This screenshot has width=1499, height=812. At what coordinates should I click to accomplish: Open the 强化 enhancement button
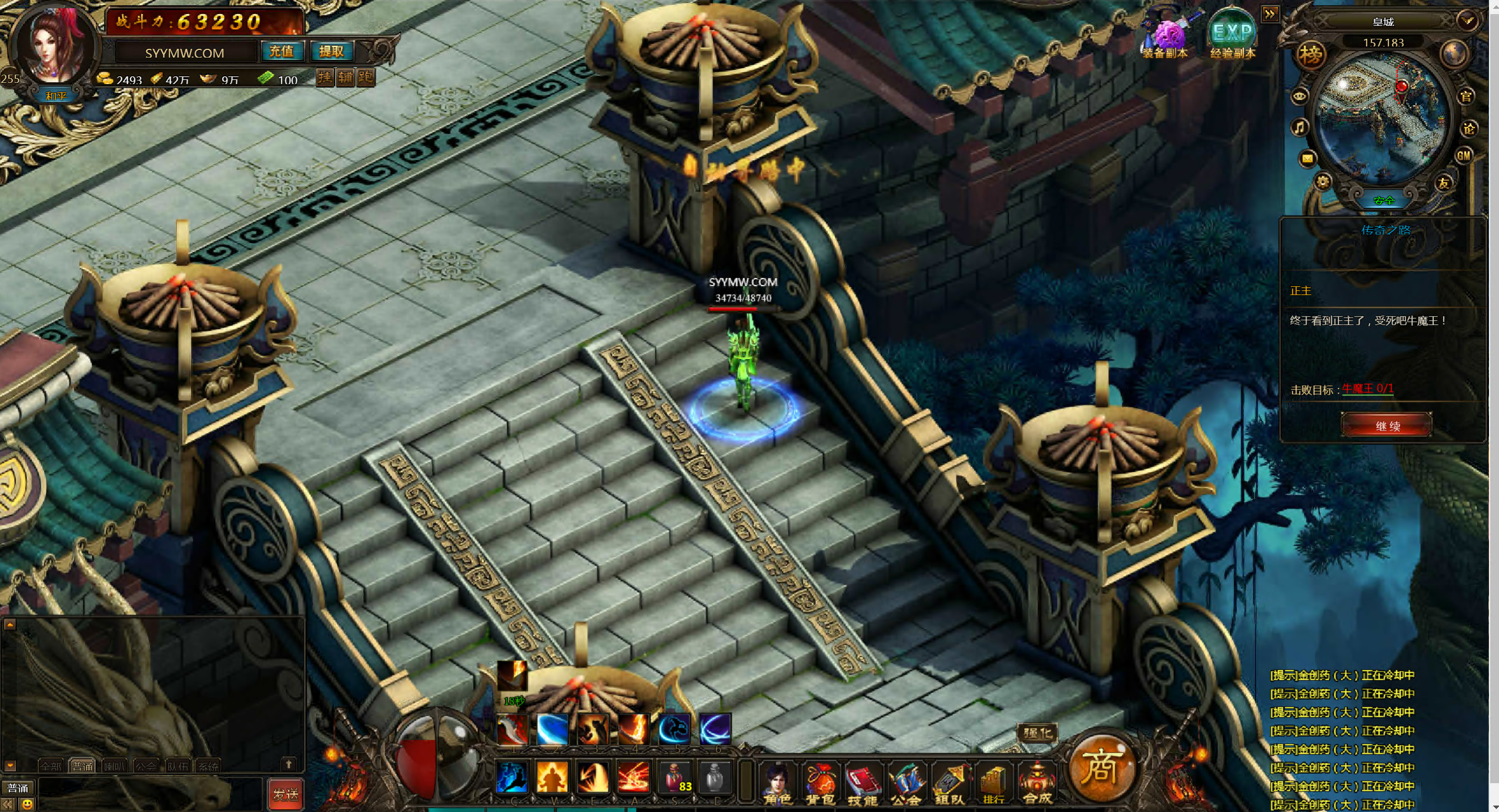click(x=1037, y=733)
